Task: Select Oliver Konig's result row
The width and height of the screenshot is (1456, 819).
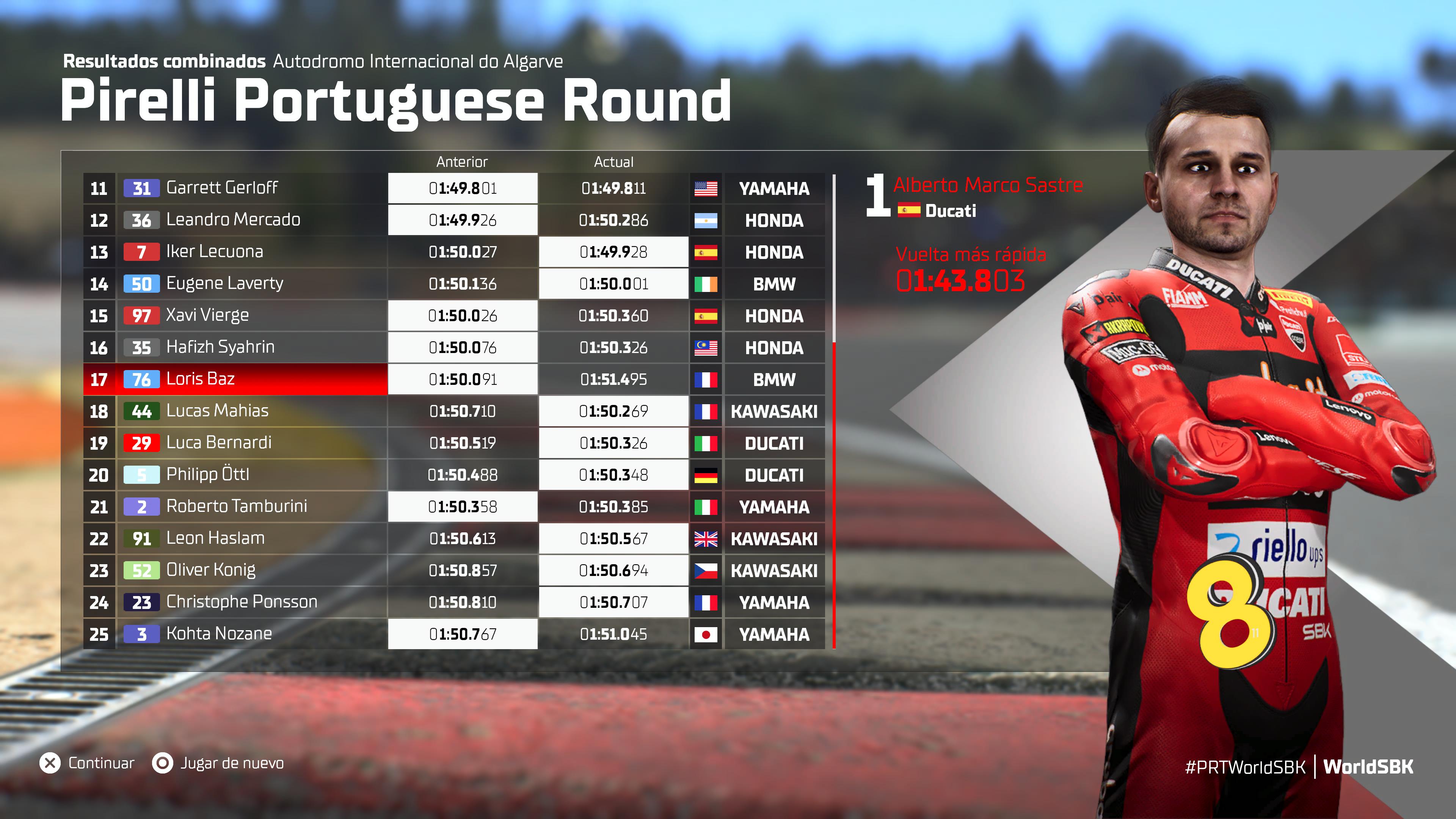Action: (211, 570)
